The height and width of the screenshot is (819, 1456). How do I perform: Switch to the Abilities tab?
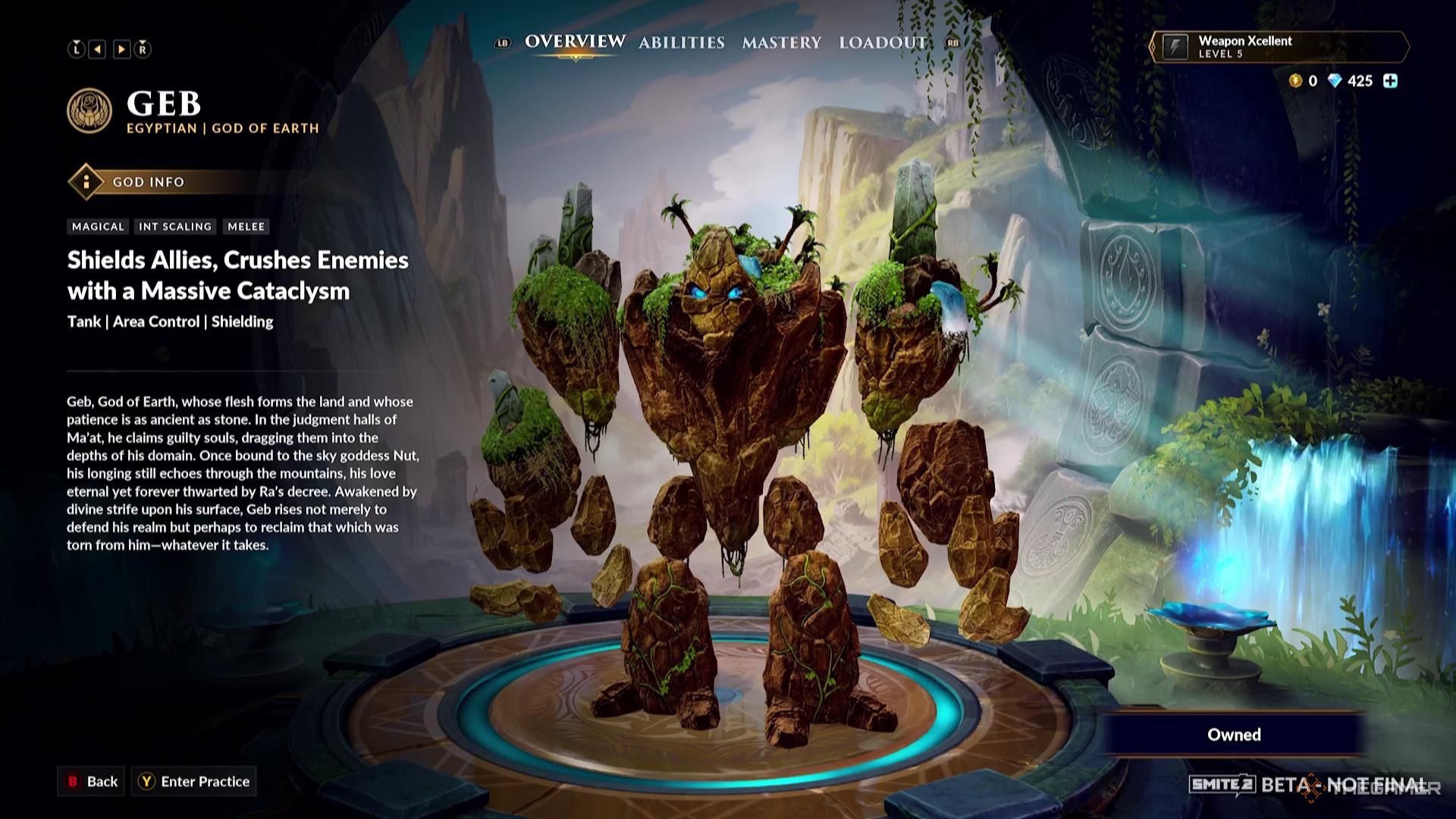[680, 43]
